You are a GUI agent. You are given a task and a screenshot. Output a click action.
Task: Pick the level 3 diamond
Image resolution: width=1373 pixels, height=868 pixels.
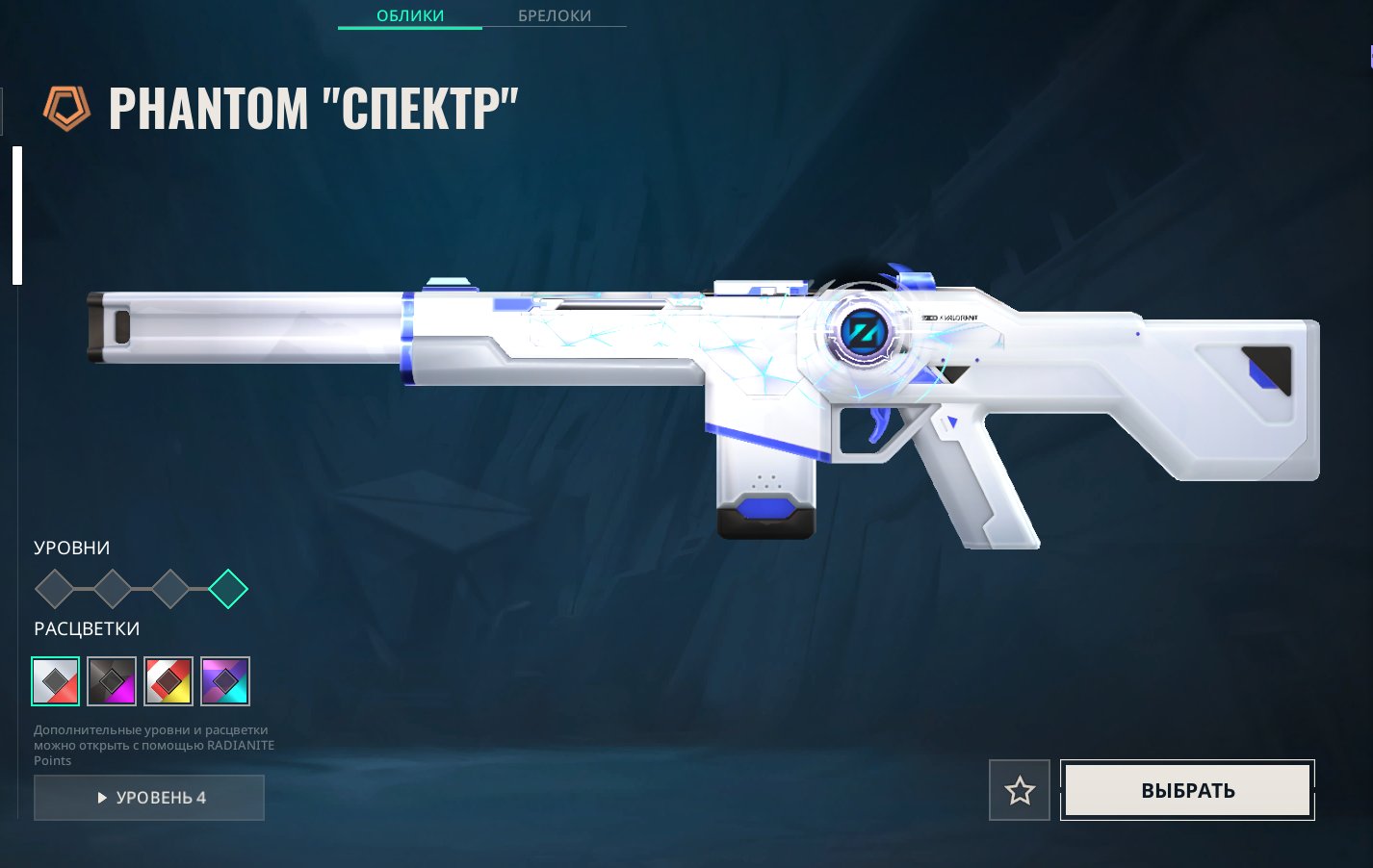pos(170,589)
